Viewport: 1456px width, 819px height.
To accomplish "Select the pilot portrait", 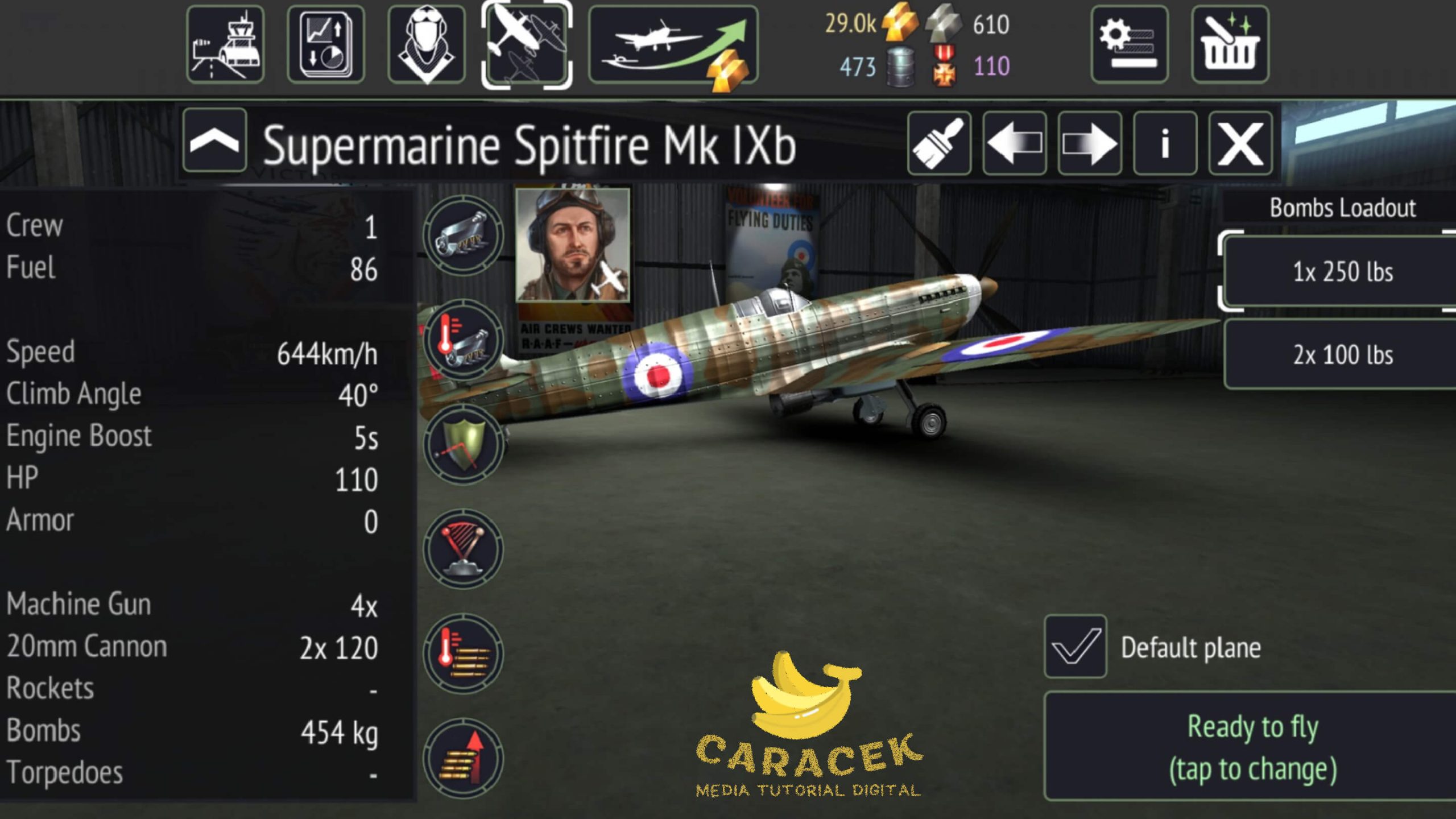I will click(x=572, y=245).
